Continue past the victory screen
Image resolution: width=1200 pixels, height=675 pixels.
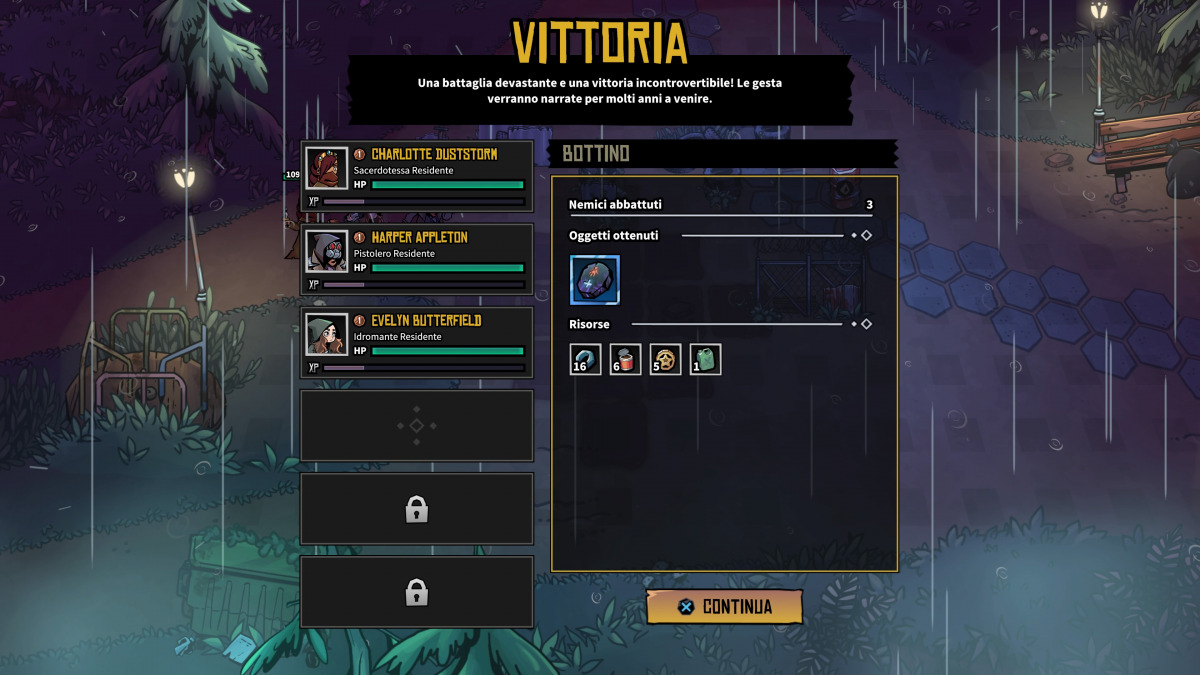pyautogui.click(x=724, y=607)
